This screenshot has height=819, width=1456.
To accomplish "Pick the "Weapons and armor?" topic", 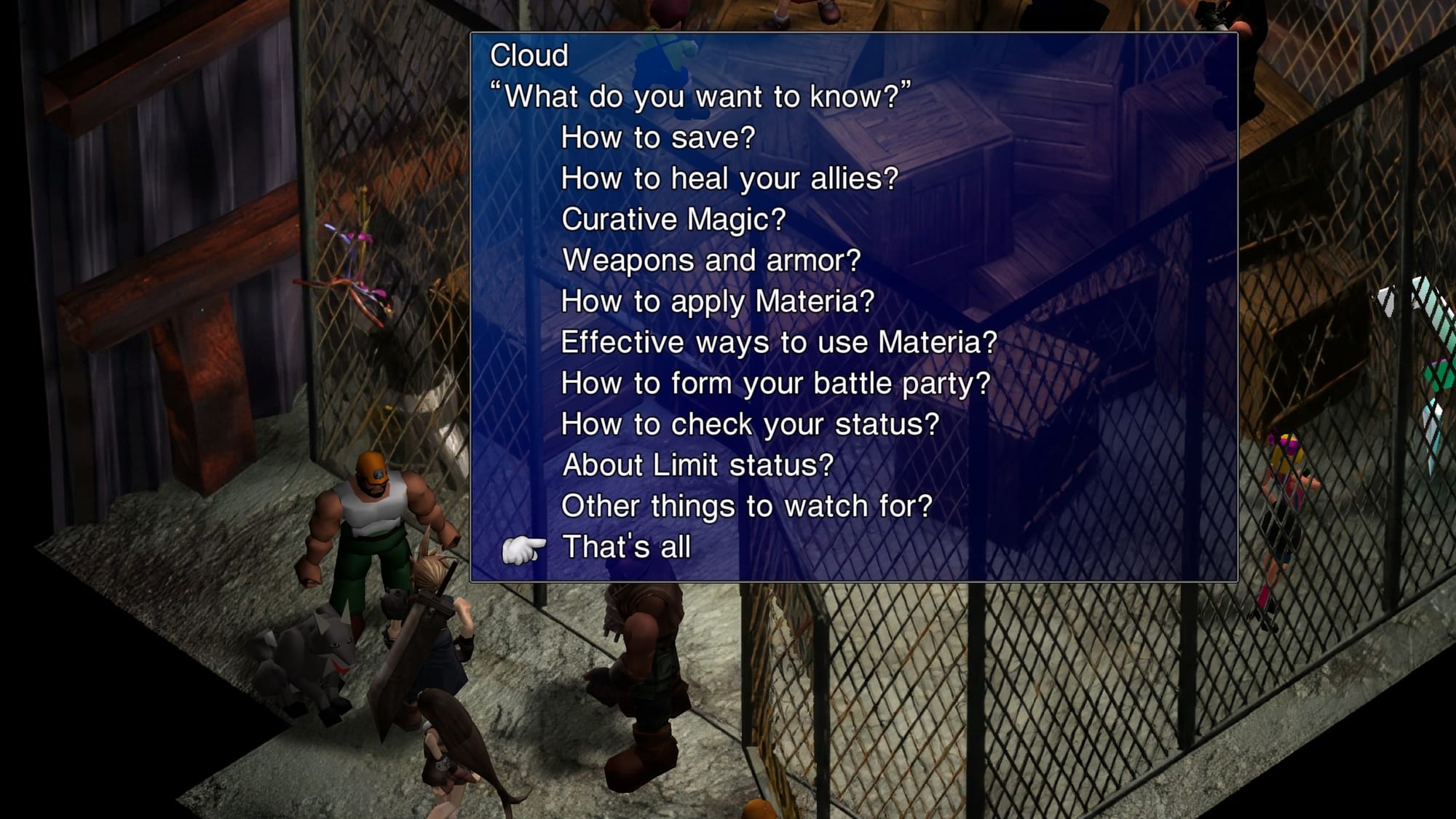I will point(711,260).
